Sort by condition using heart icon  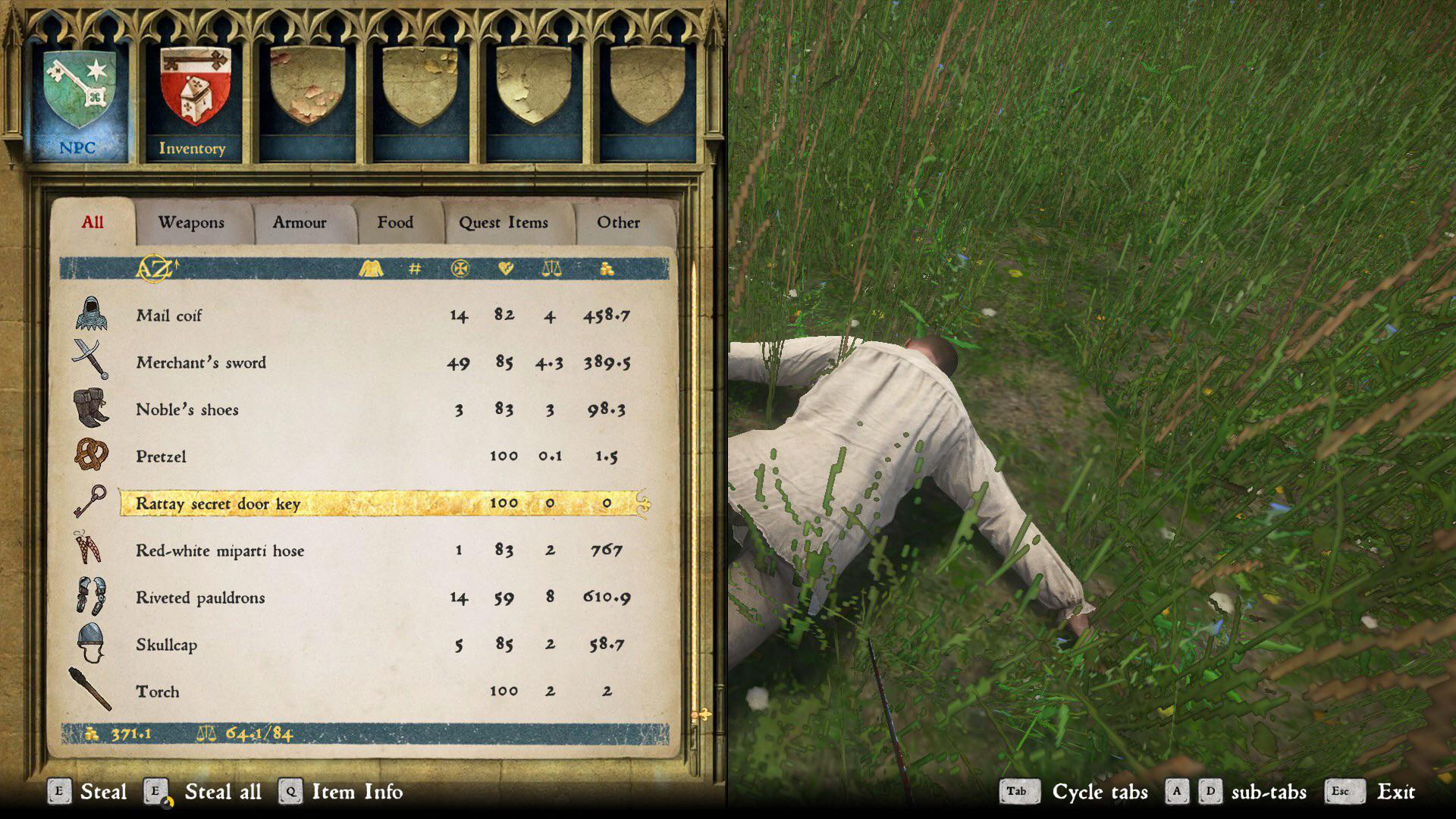click(x=504, y=268)
